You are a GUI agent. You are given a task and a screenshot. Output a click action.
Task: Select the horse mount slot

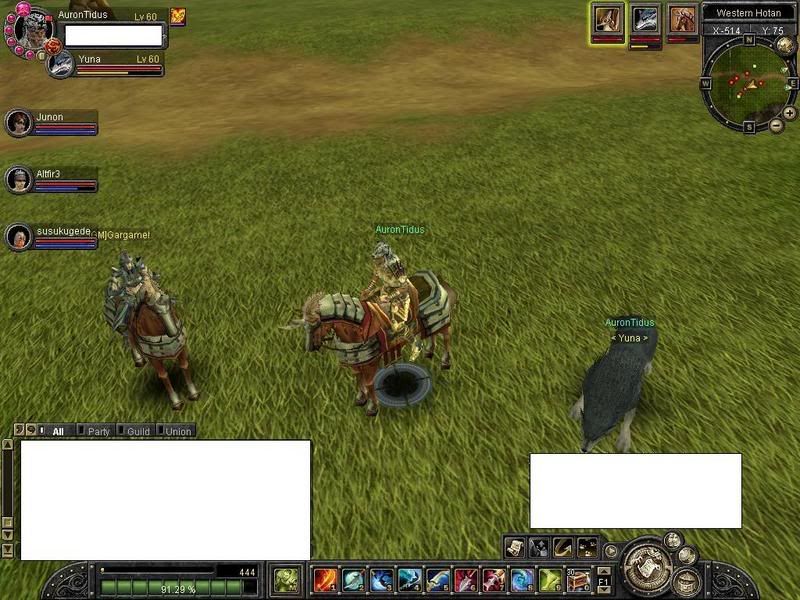point(683,19)
